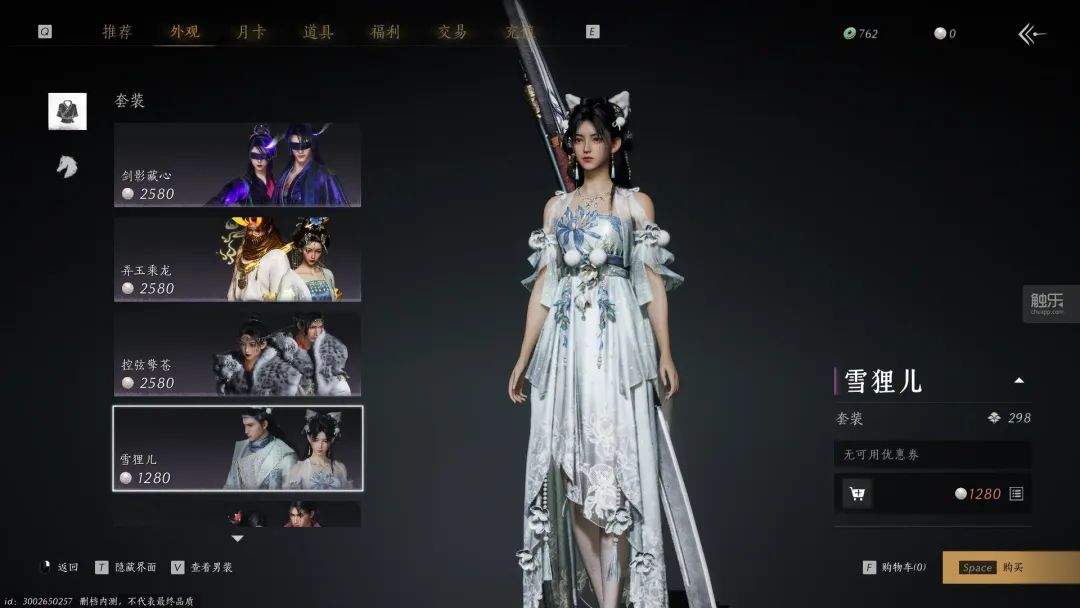Open the 交易 tab

[452, 32]
